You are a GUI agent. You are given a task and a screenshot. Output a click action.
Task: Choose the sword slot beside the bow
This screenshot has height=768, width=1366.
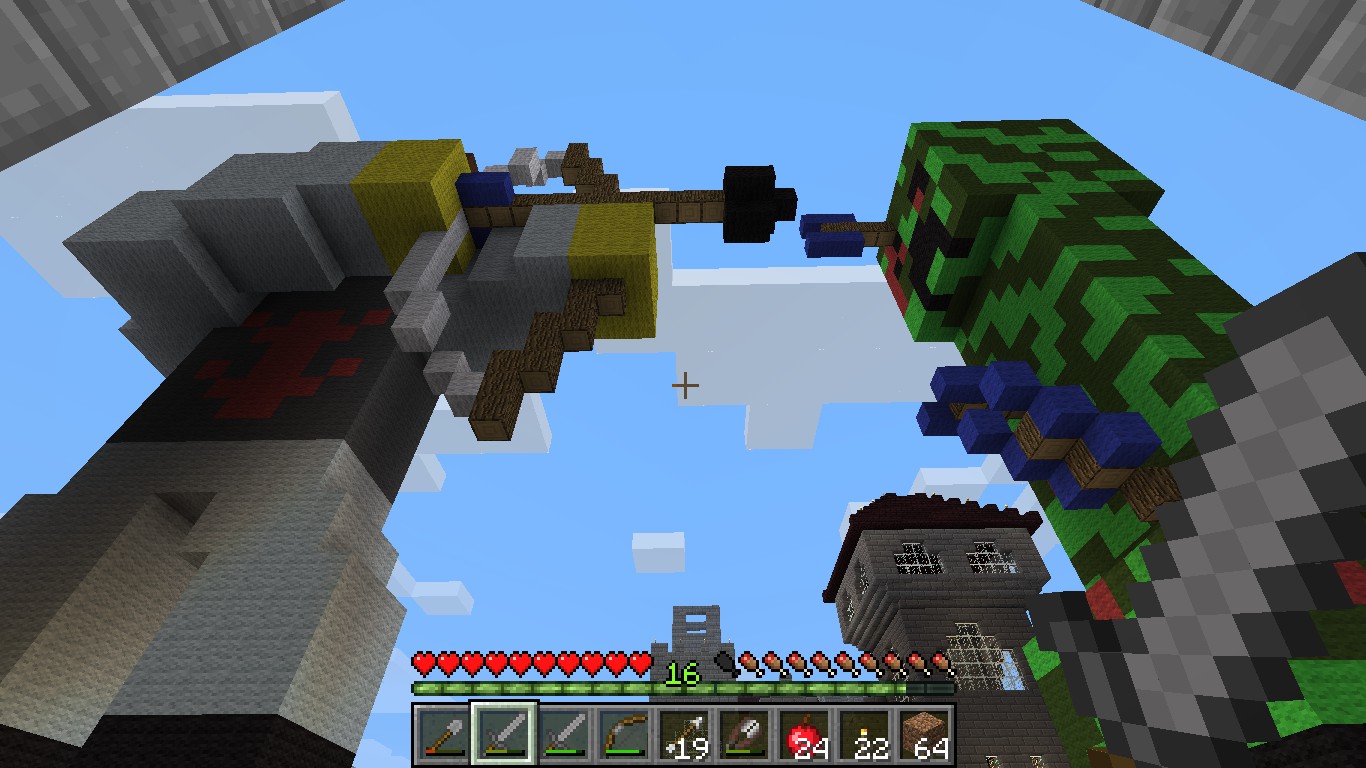562,735
